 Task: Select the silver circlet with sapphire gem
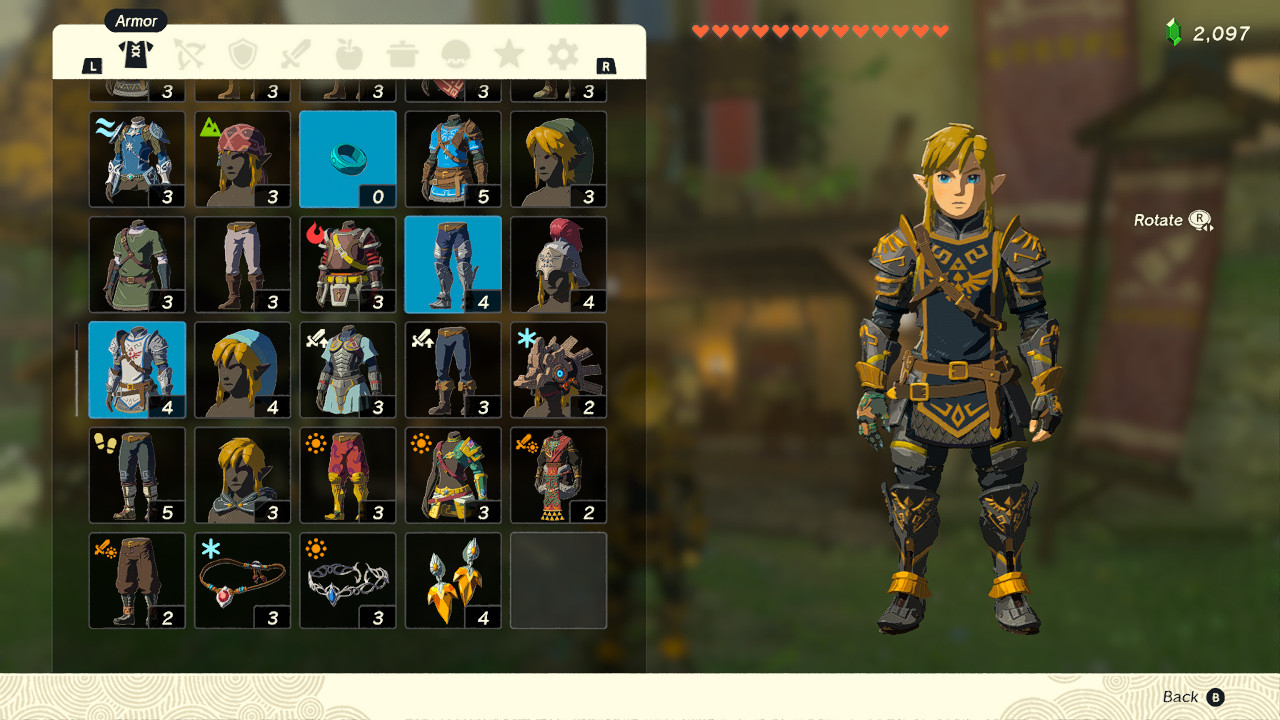pyautogui.click(x=347, y=580)
